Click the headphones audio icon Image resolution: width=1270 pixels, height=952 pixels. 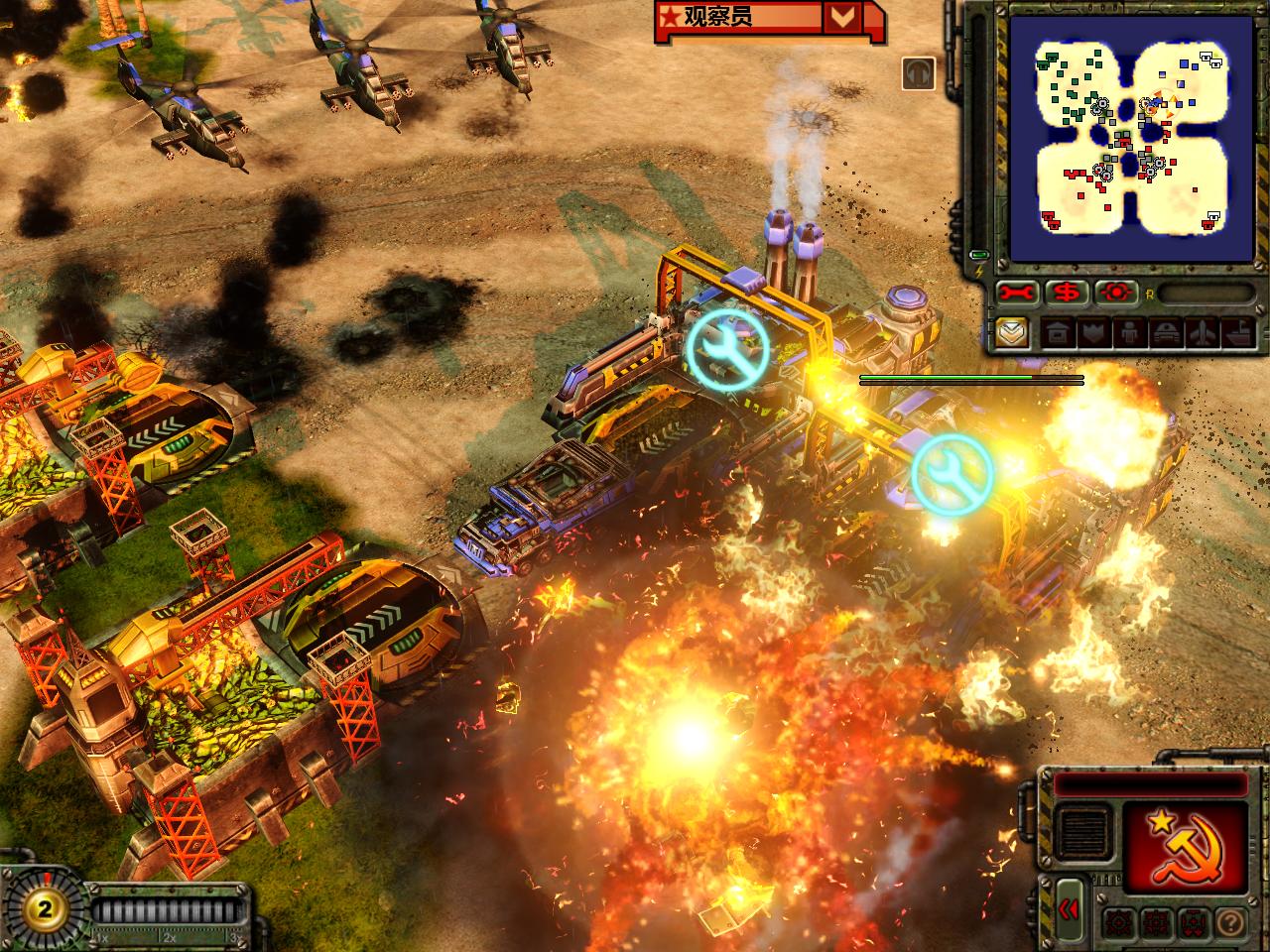pos(919,74)
